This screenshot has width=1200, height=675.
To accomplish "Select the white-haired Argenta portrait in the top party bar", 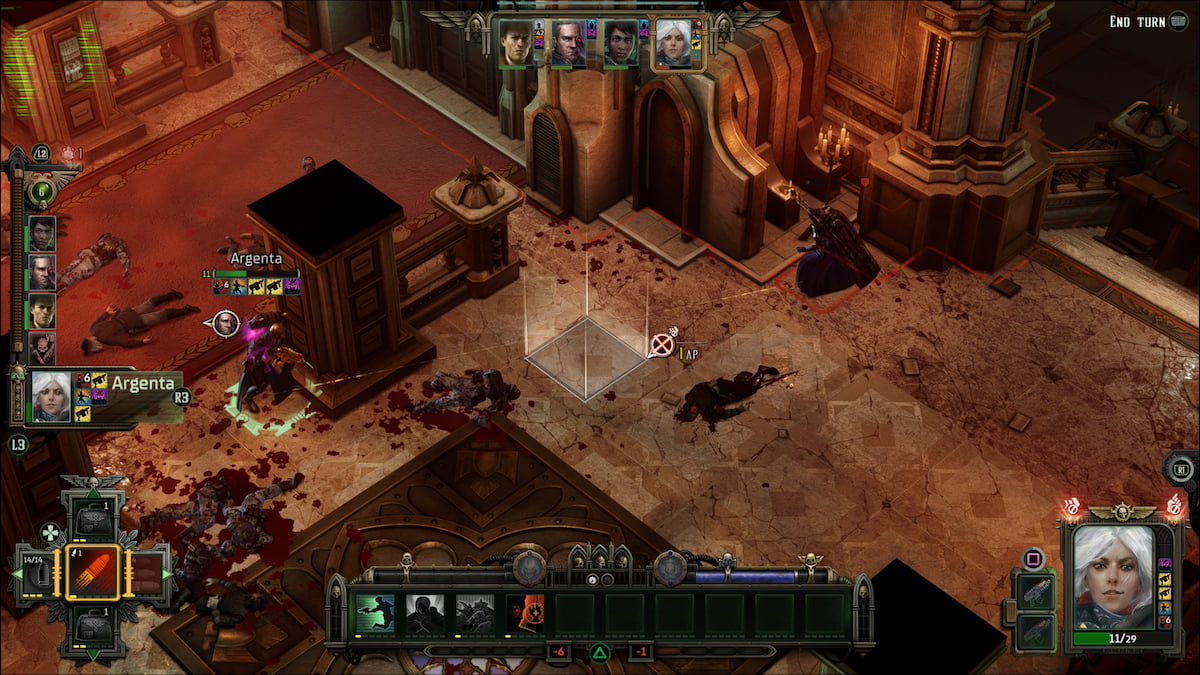I will (673, 45).
